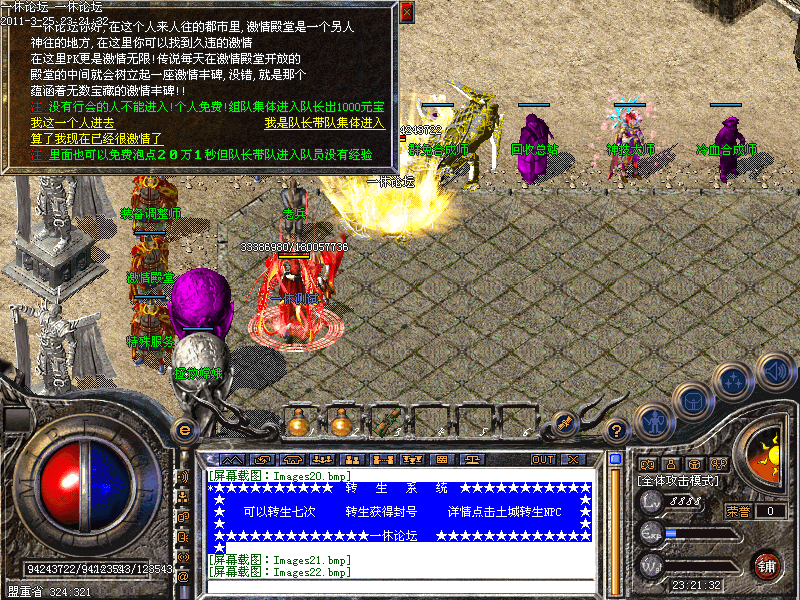Screen dimensions: 800x600
Task: Open the round "铺" shop button
Action: click(767, 565)
